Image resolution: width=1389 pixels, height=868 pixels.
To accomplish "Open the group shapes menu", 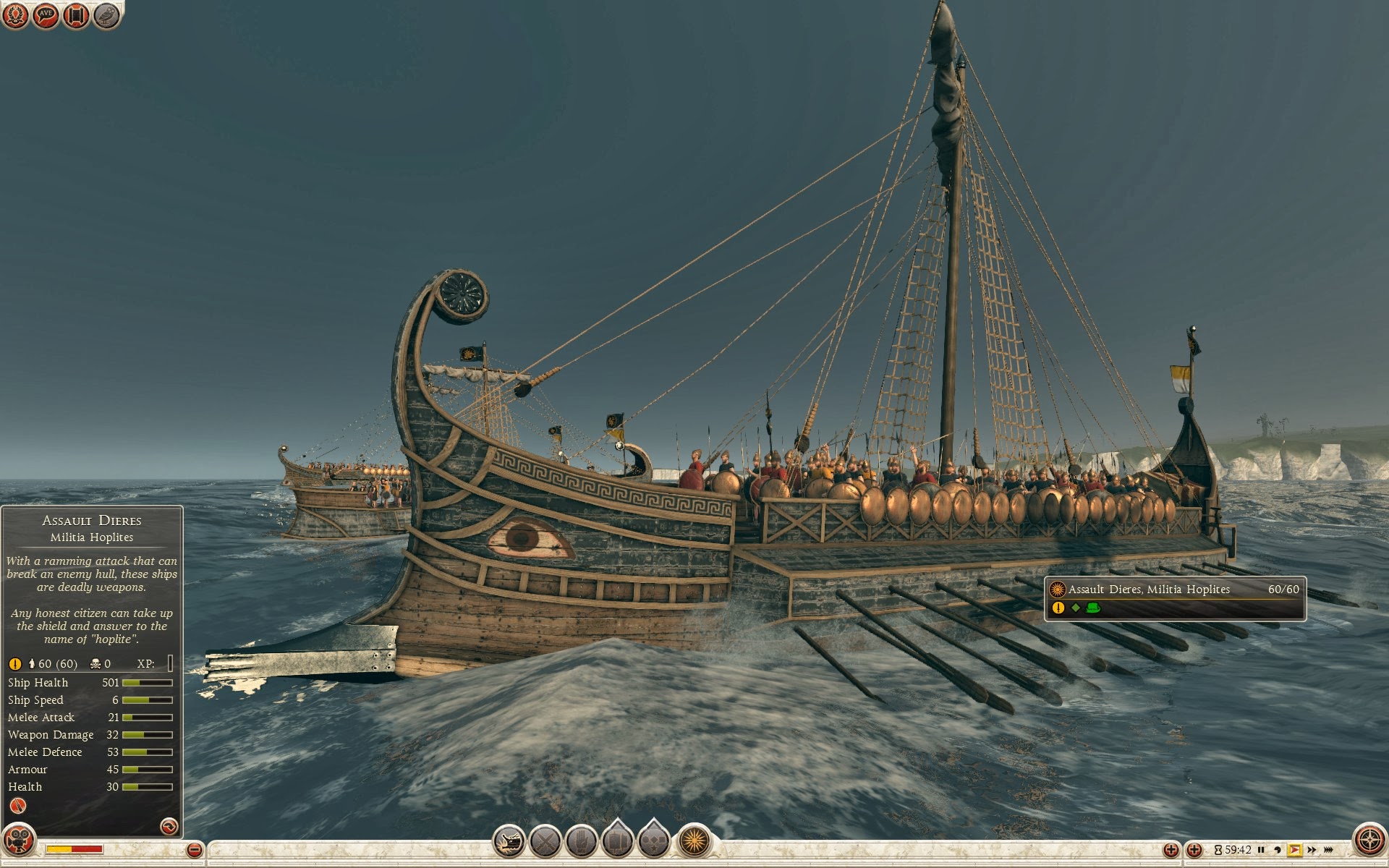I will [654, 841].
